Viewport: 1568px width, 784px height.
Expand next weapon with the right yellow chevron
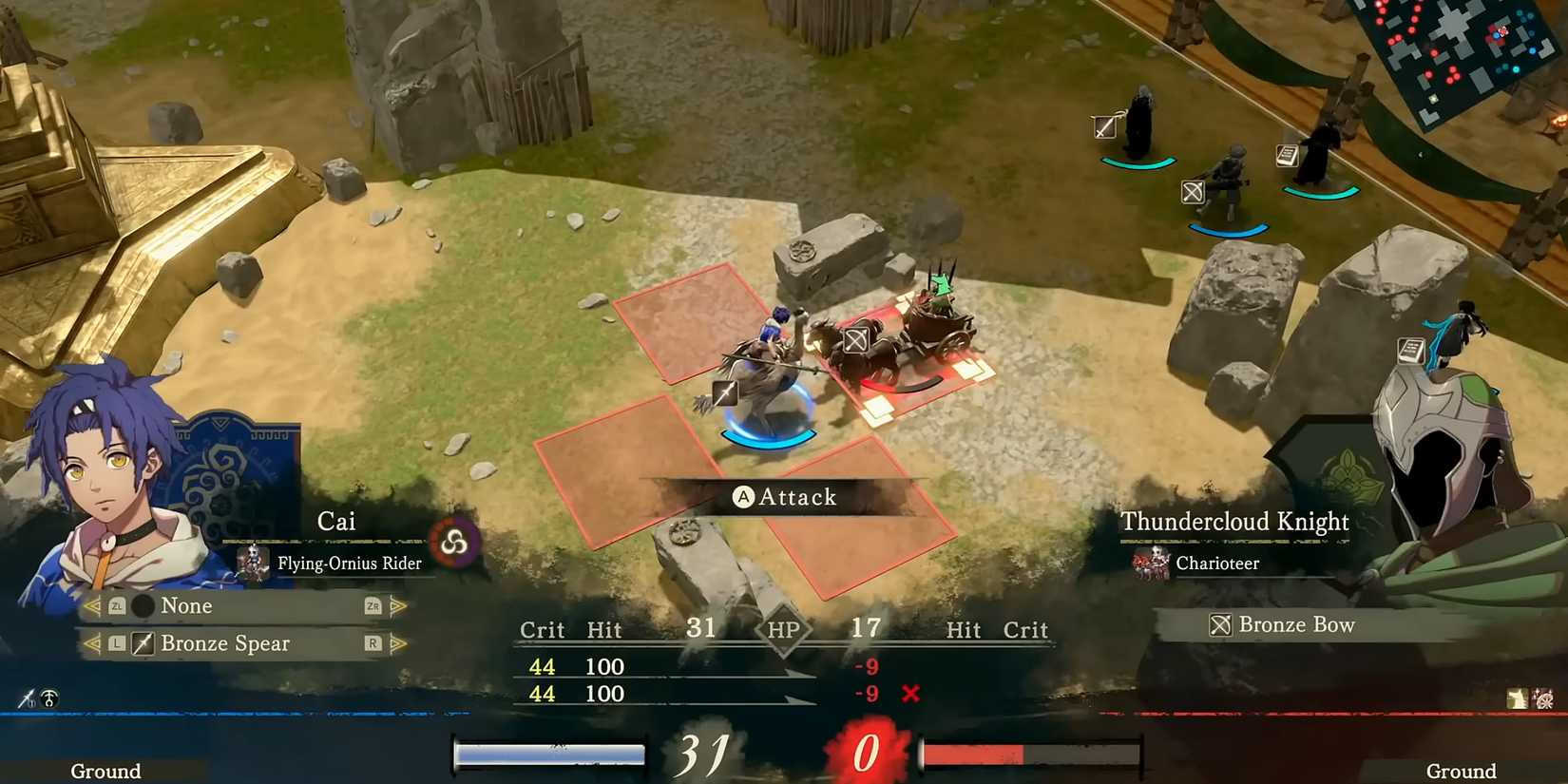tap(398, 643)
